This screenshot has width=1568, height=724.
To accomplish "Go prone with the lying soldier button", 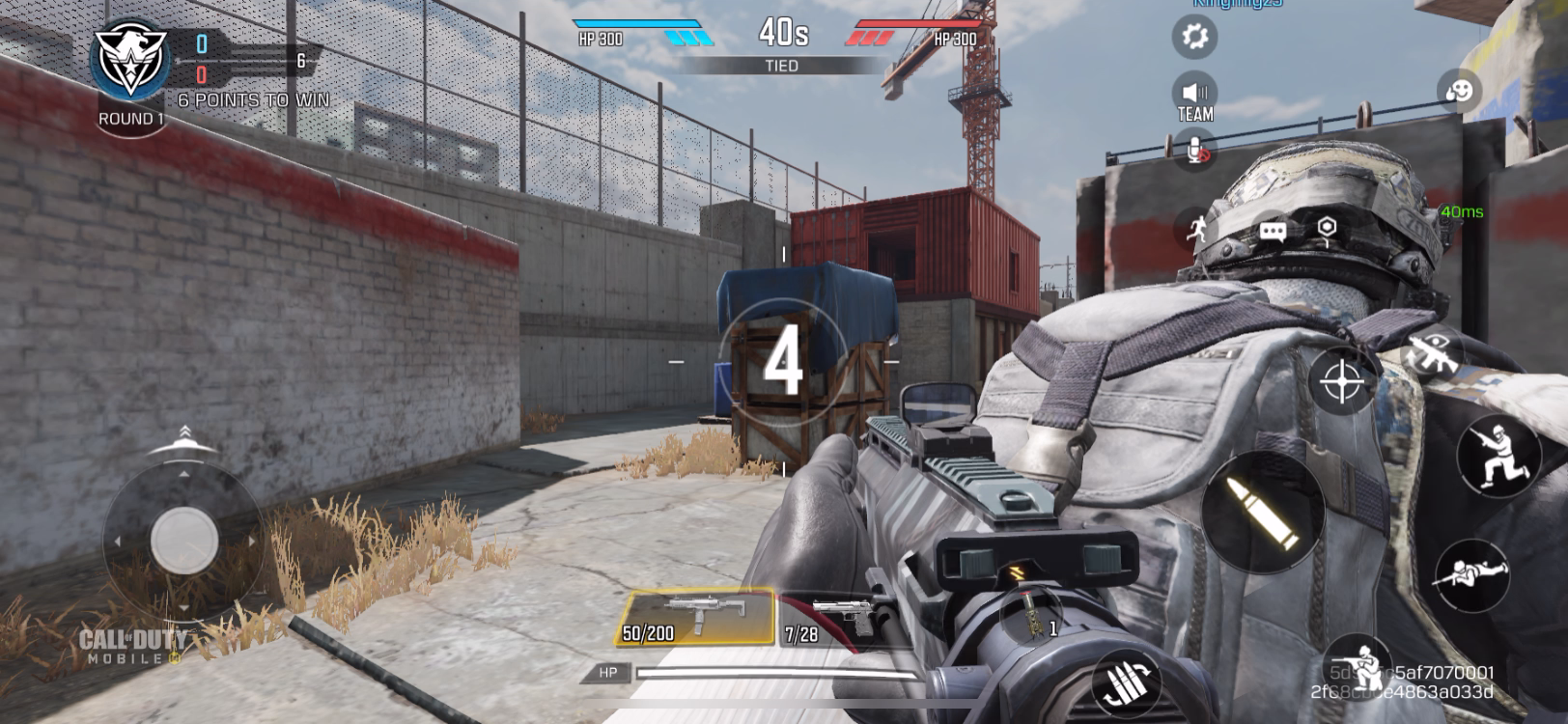I will [x=1470, y=574].
